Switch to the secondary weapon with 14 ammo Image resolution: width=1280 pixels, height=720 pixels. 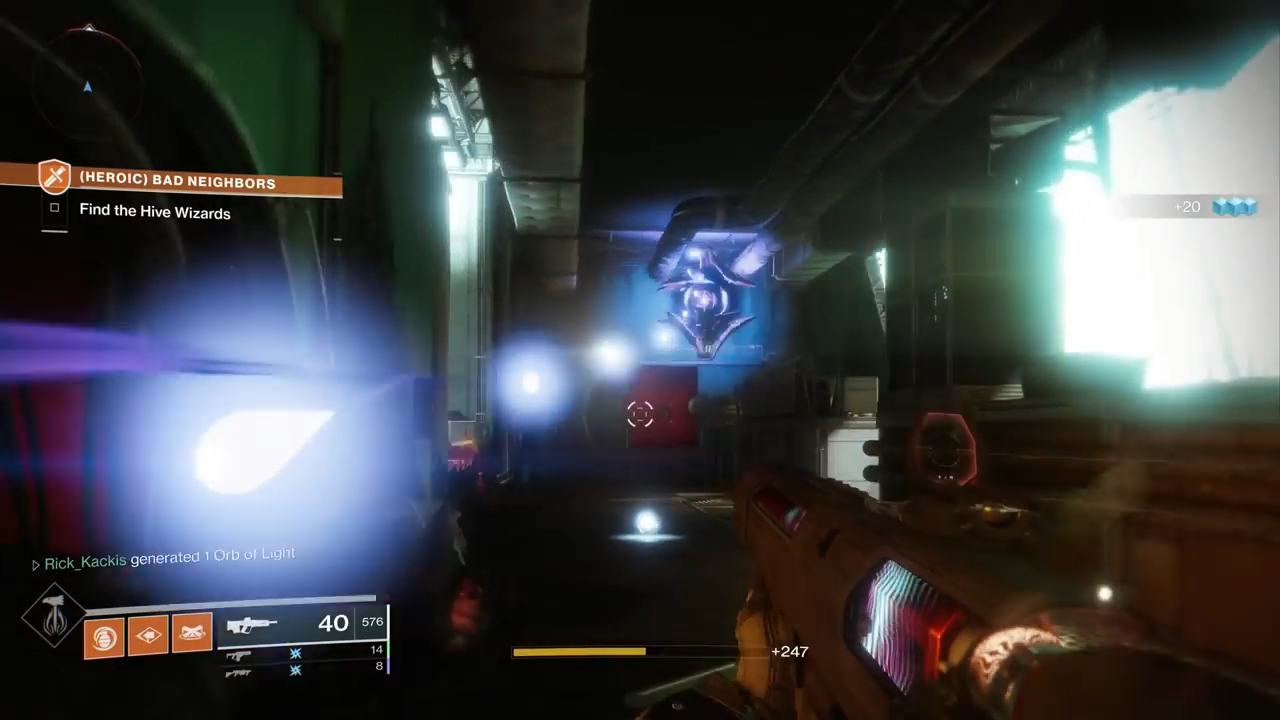(238, 656)
